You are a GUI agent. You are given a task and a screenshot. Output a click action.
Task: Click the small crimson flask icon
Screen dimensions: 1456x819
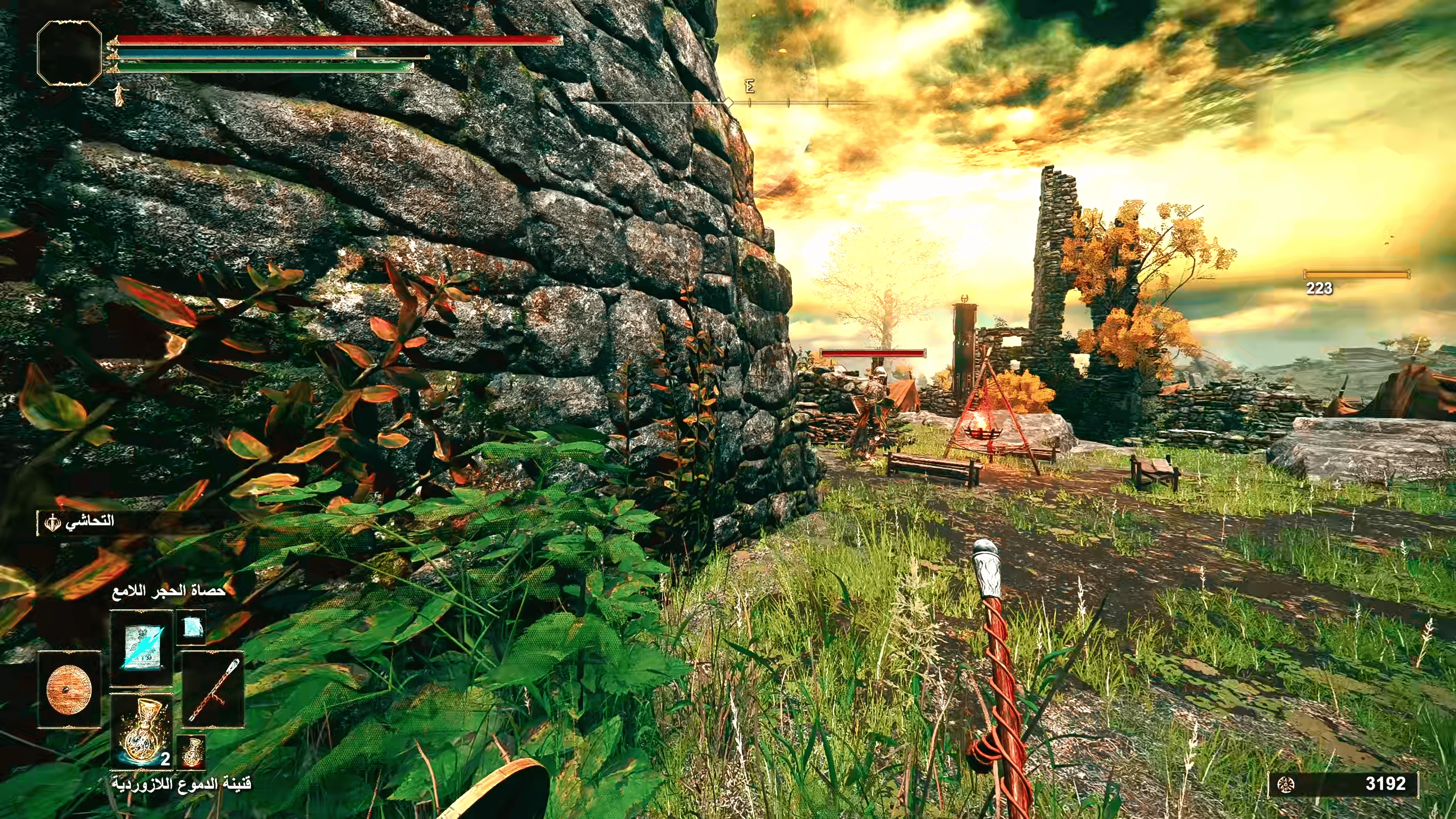(x=191, y=752)
